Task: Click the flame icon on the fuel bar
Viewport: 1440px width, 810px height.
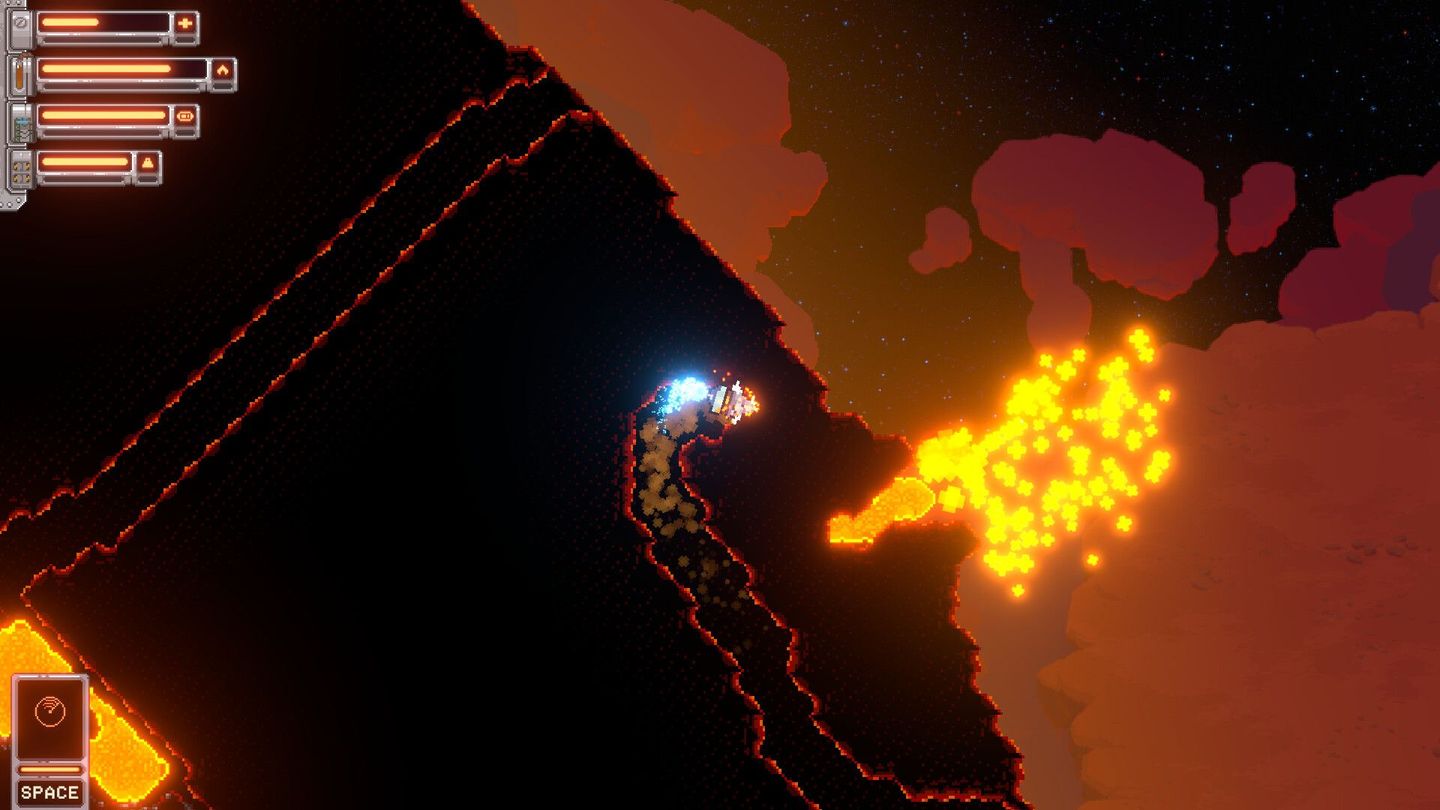Action: pos(223,70)
